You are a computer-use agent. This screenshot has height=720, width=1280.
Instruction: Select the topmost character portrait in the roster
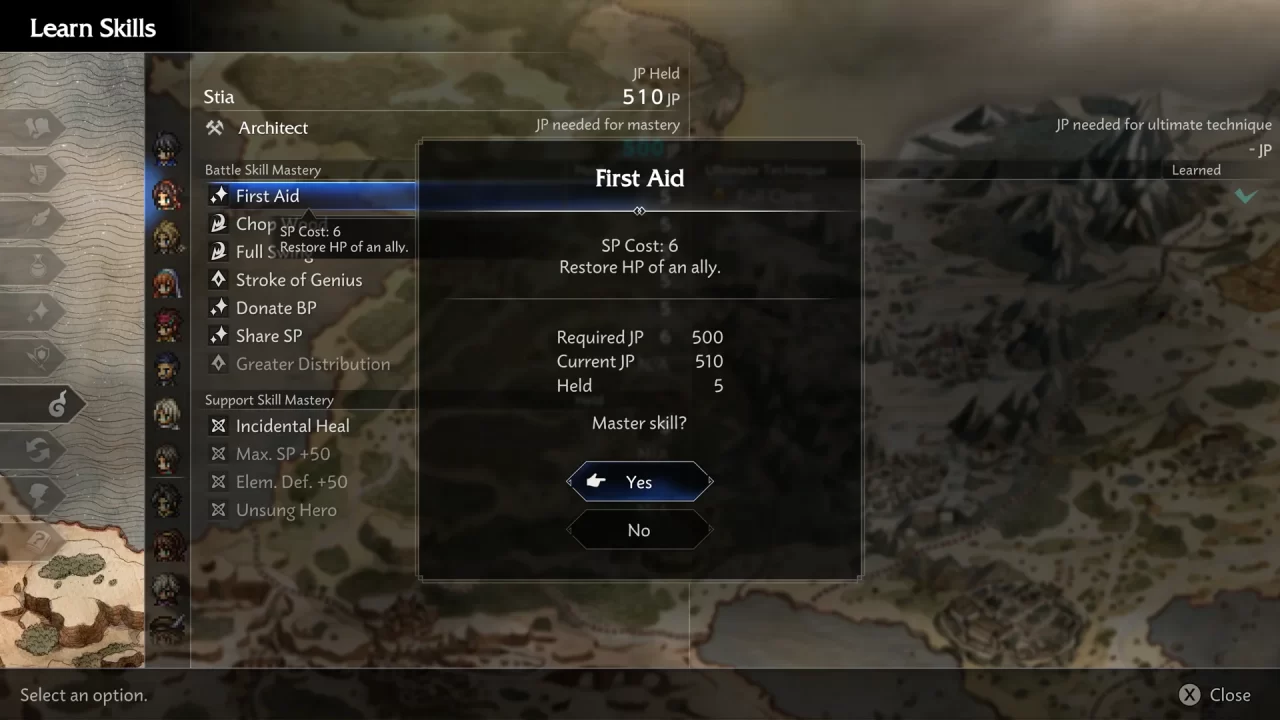tap(167, 145)
